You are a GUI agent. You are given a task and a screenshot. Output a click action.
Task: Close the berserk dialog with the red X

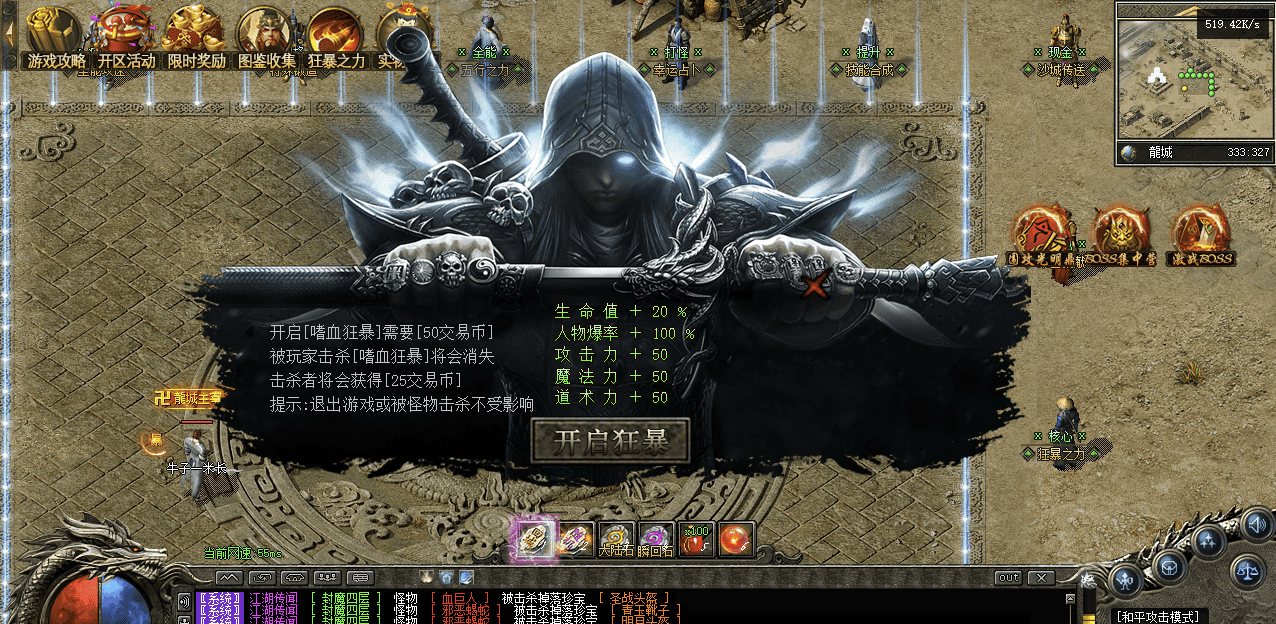(818, 285)
